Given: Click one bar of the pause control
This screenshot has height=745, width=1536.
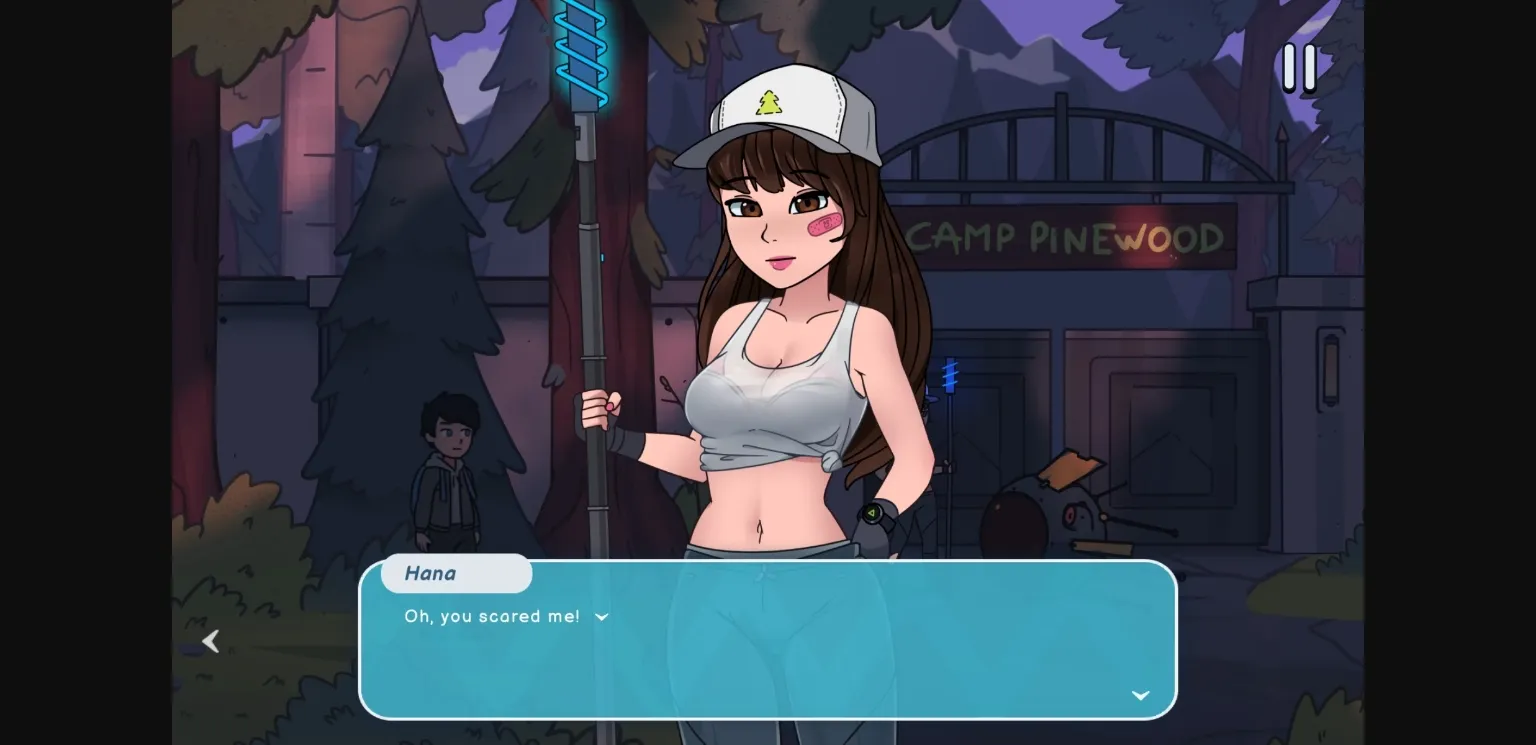Looking at the screenshot, I should point(1291,68).
